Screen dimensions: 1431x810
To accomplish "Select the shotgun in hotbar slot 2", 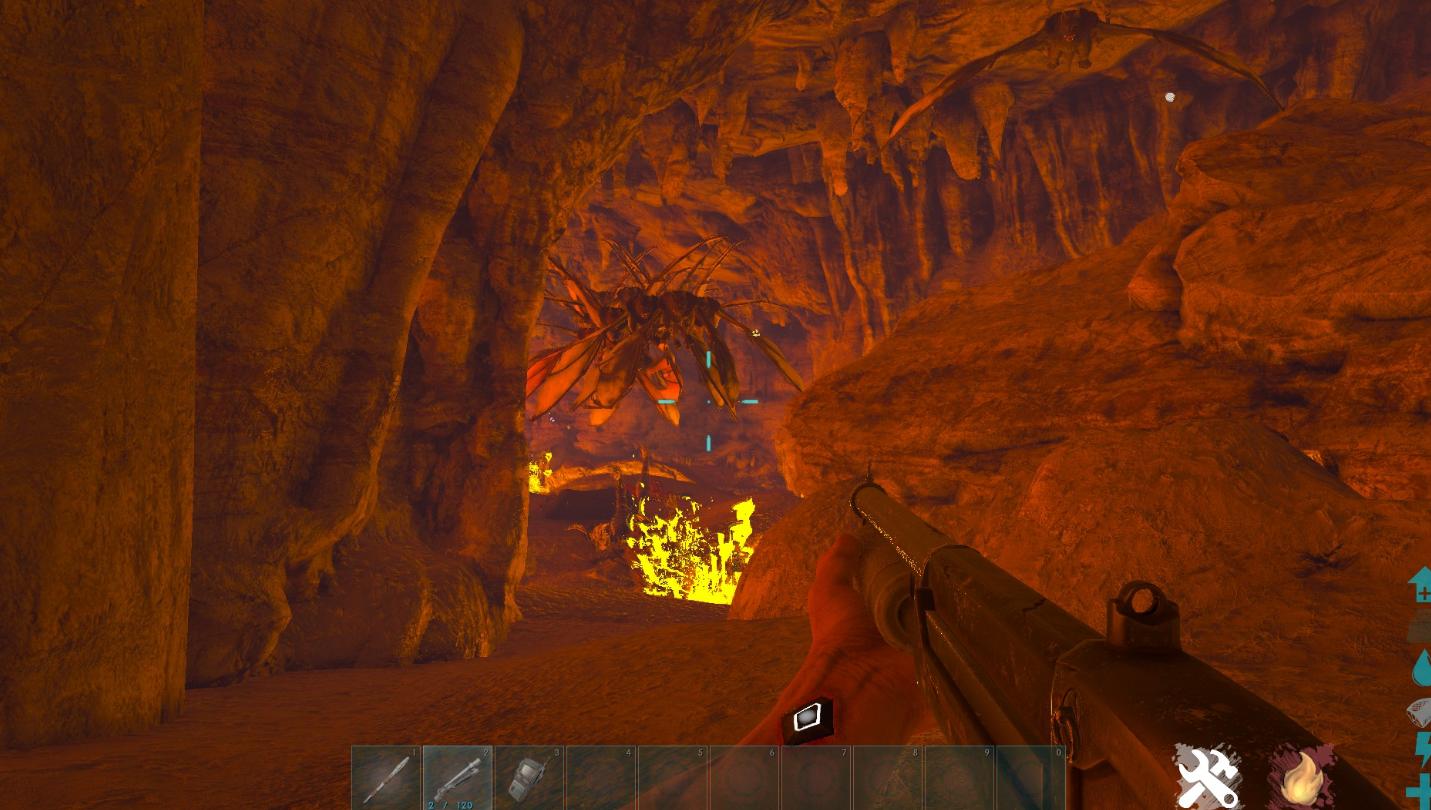I will 458,778.
